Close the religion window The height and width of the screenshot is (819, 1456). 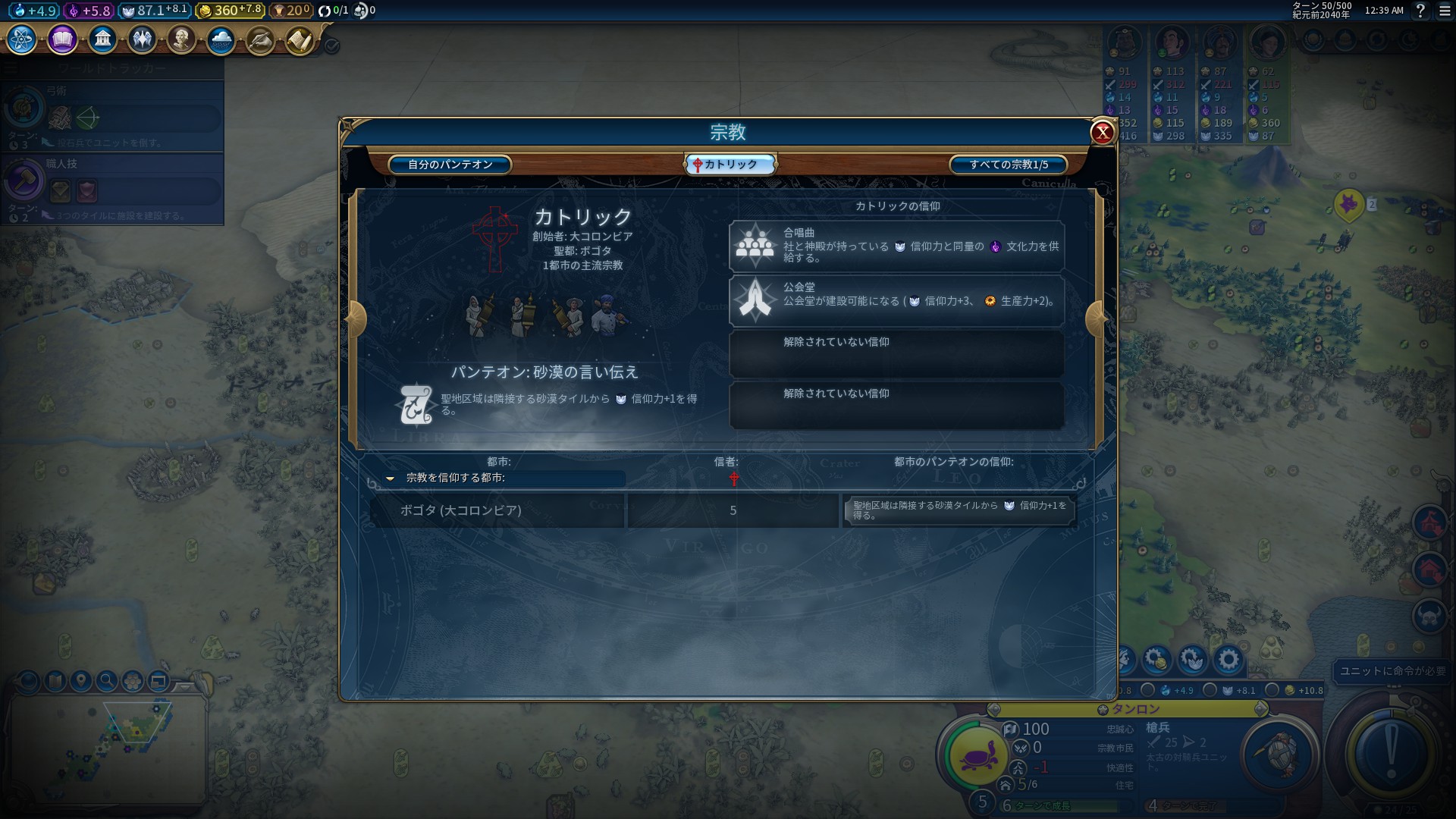pos(1102,133)
